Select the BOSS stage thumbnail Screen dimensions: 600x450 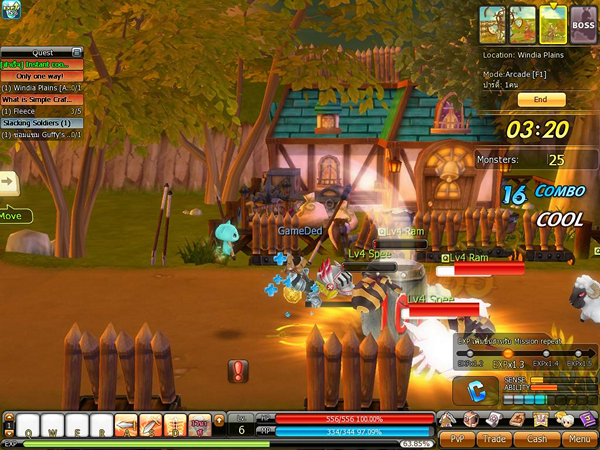(x=583, y=21)
